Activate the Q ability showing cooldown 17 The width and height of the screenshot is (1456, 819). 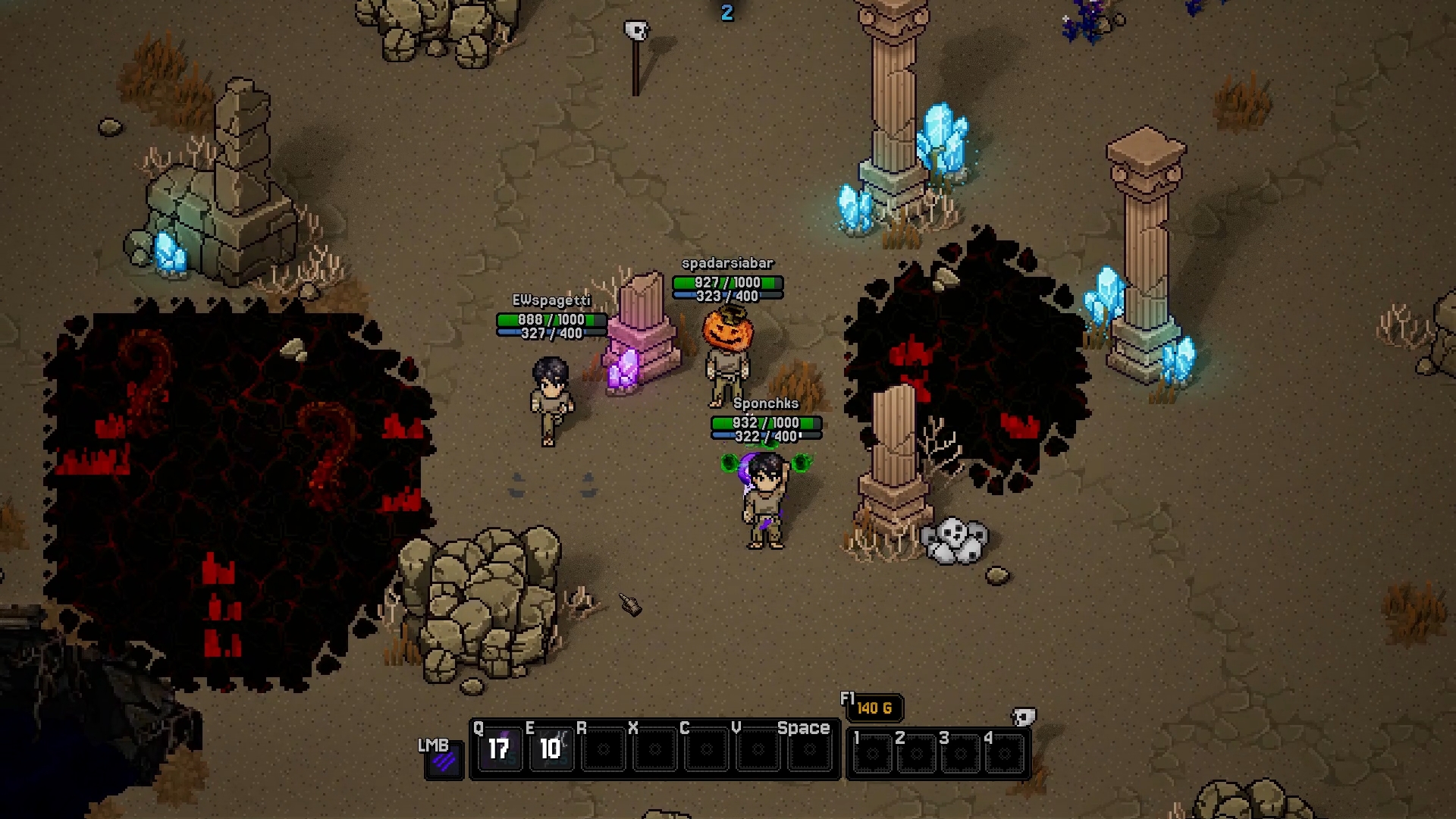click(498, 750)
